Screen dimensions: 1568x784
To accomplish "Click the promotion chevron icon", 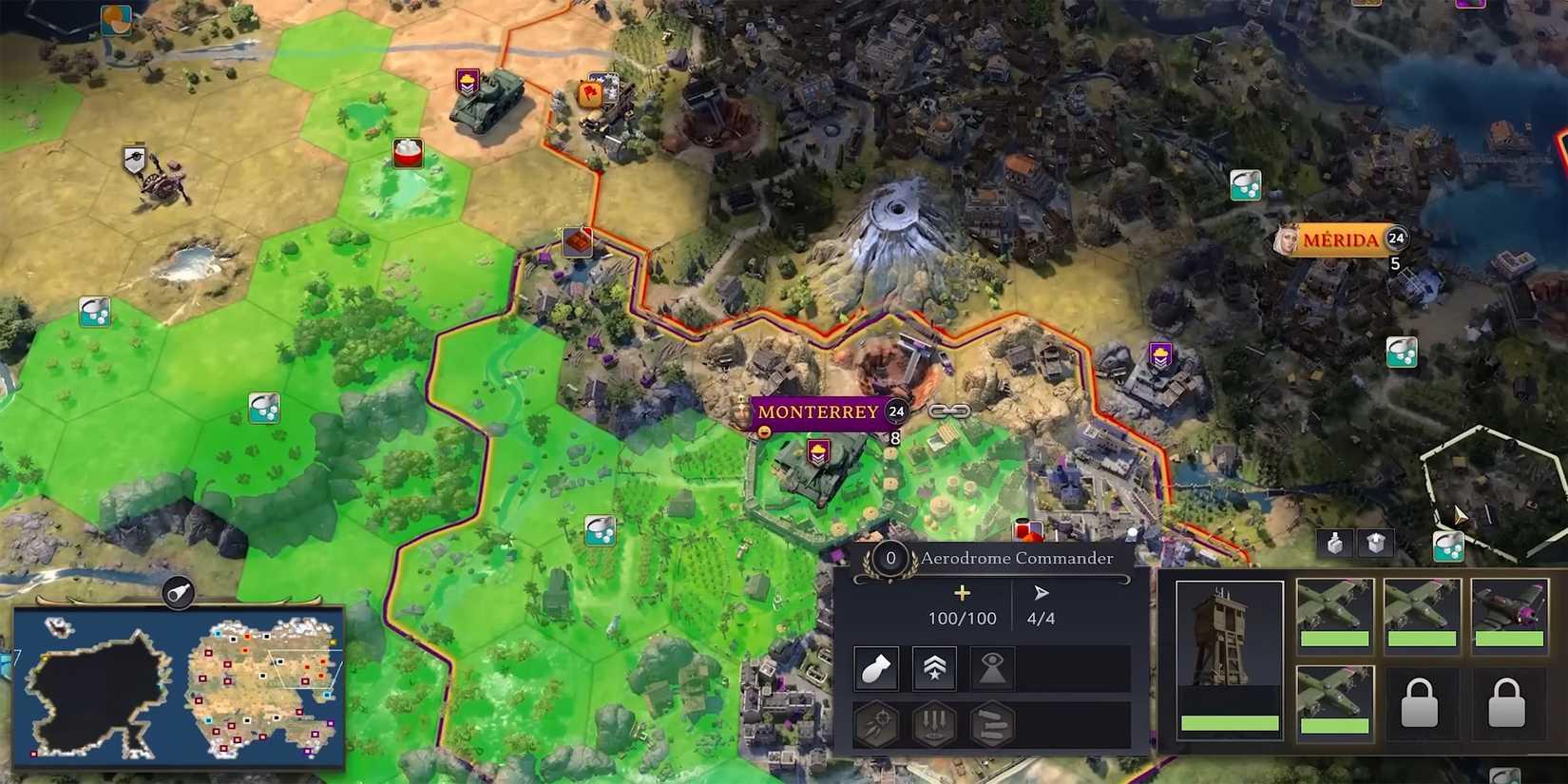I will coord(934,668).
